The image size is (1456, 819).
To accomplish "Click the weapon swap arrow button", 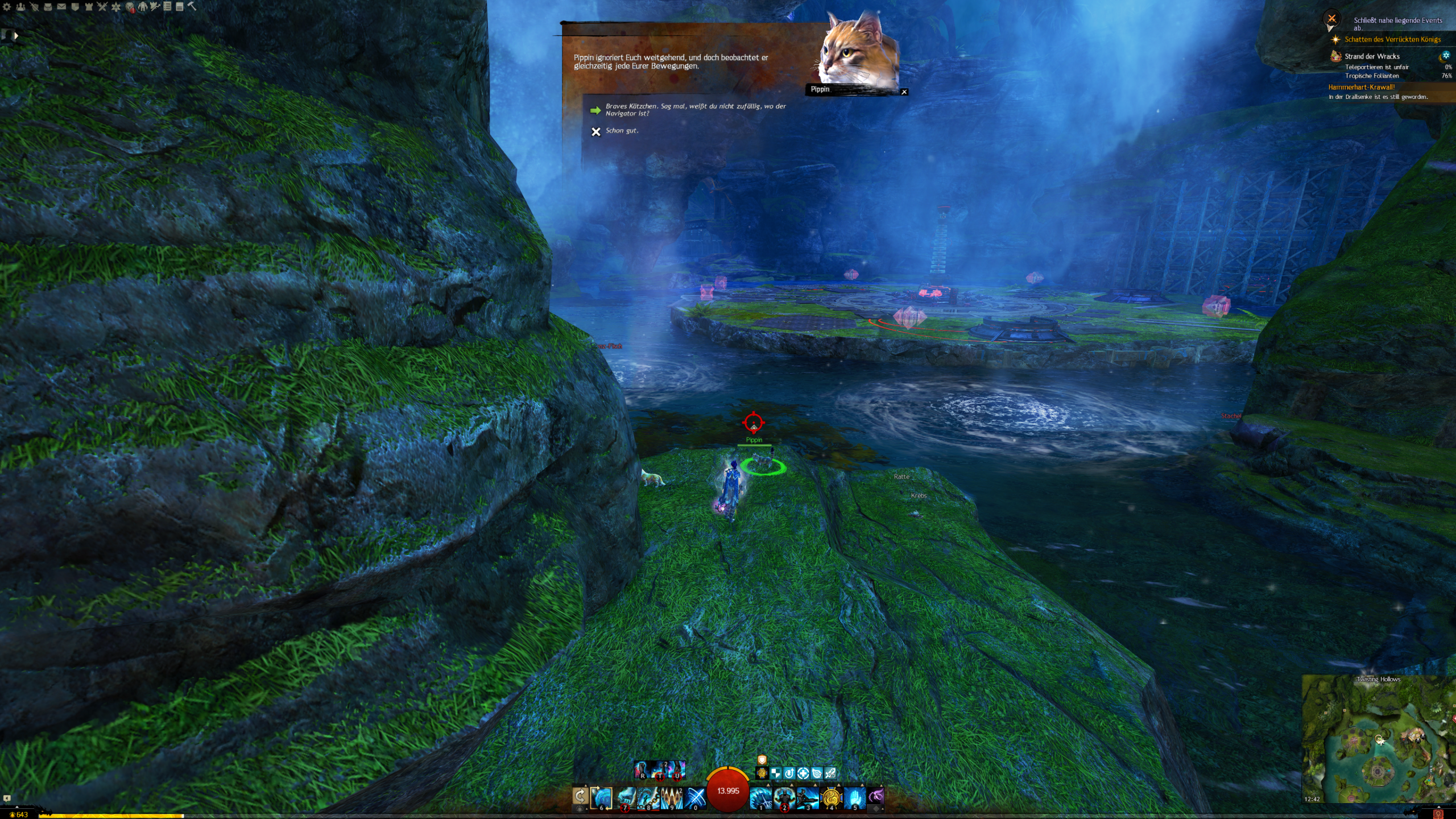I will 580,796.
